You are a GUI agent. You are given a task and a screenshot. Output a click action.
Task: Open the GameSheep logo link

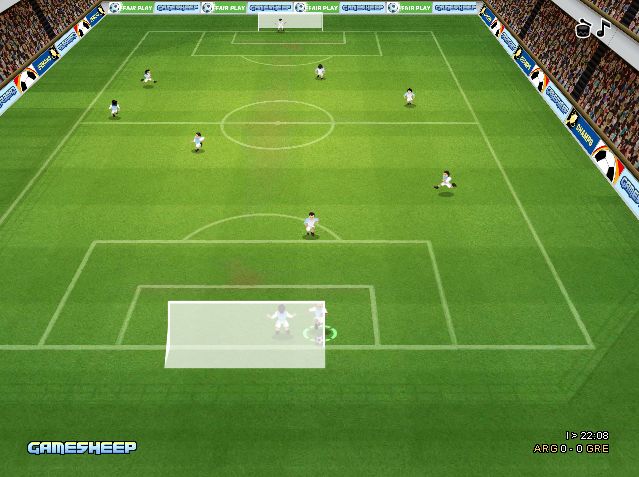tap(82, 447)
